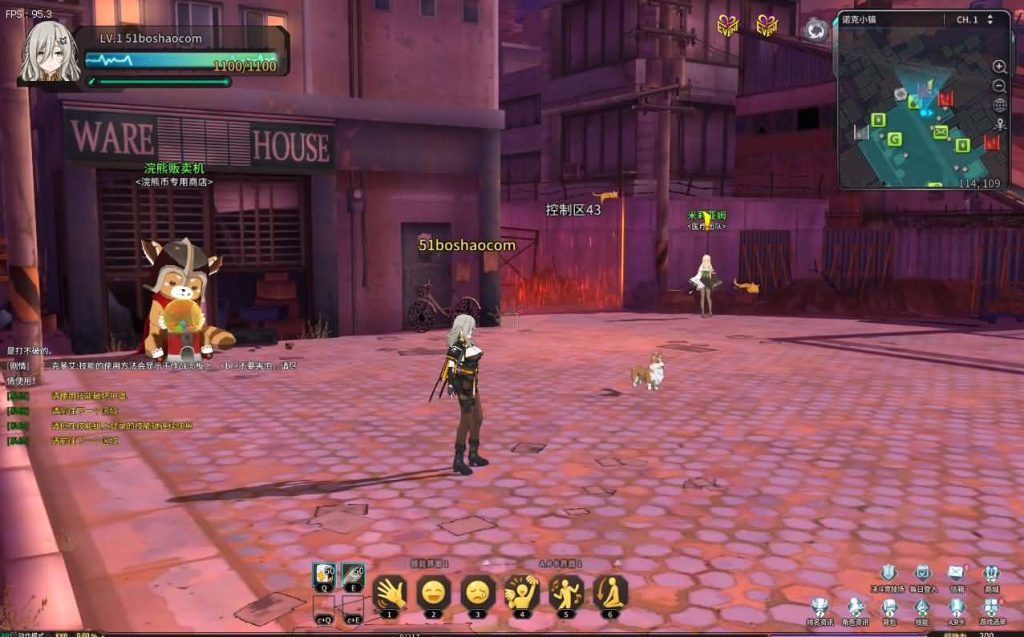This screenshot has width=1024, height=637.
Task: Open the game options menu icon
Action: pyautogui.click(x=991, y=606)
